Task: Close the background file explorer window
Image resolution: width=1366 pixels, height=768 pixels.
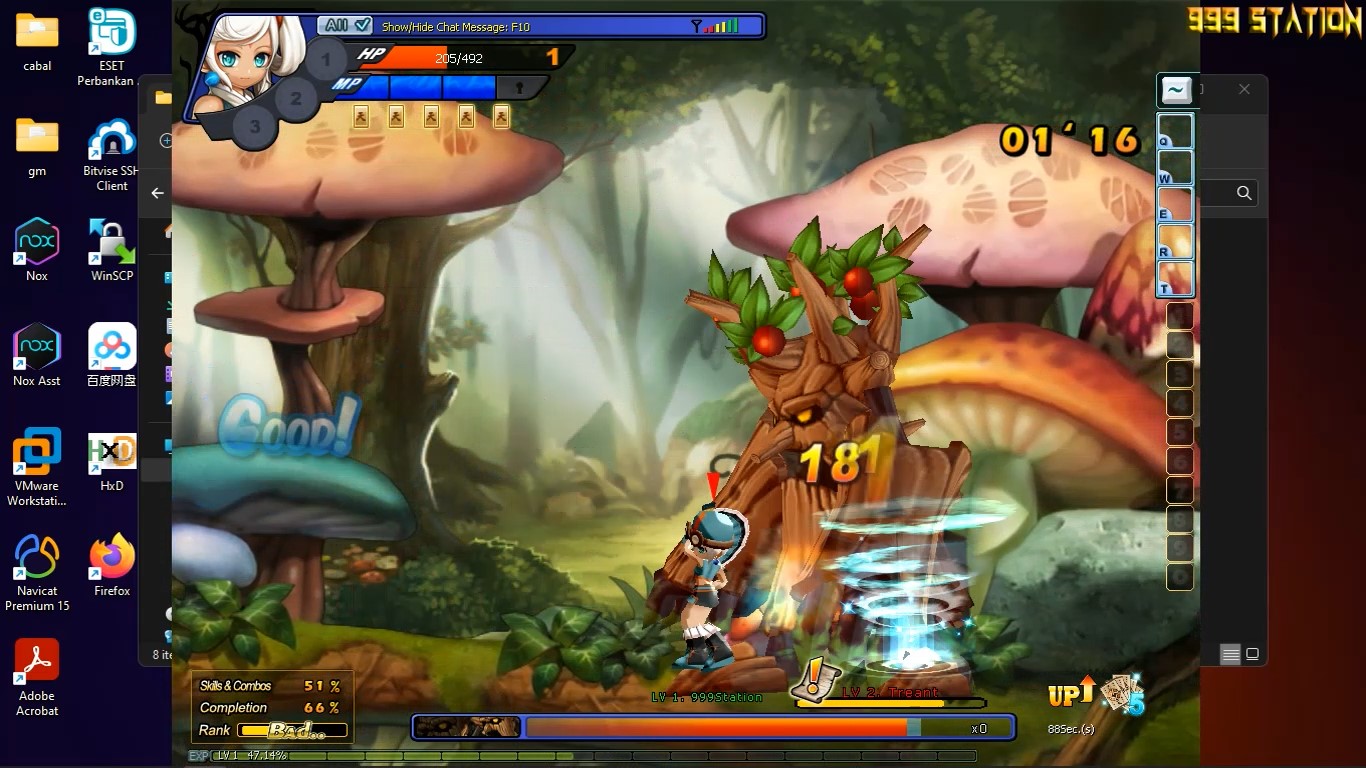Action: pyautogui.click(x=1244, y=89)
